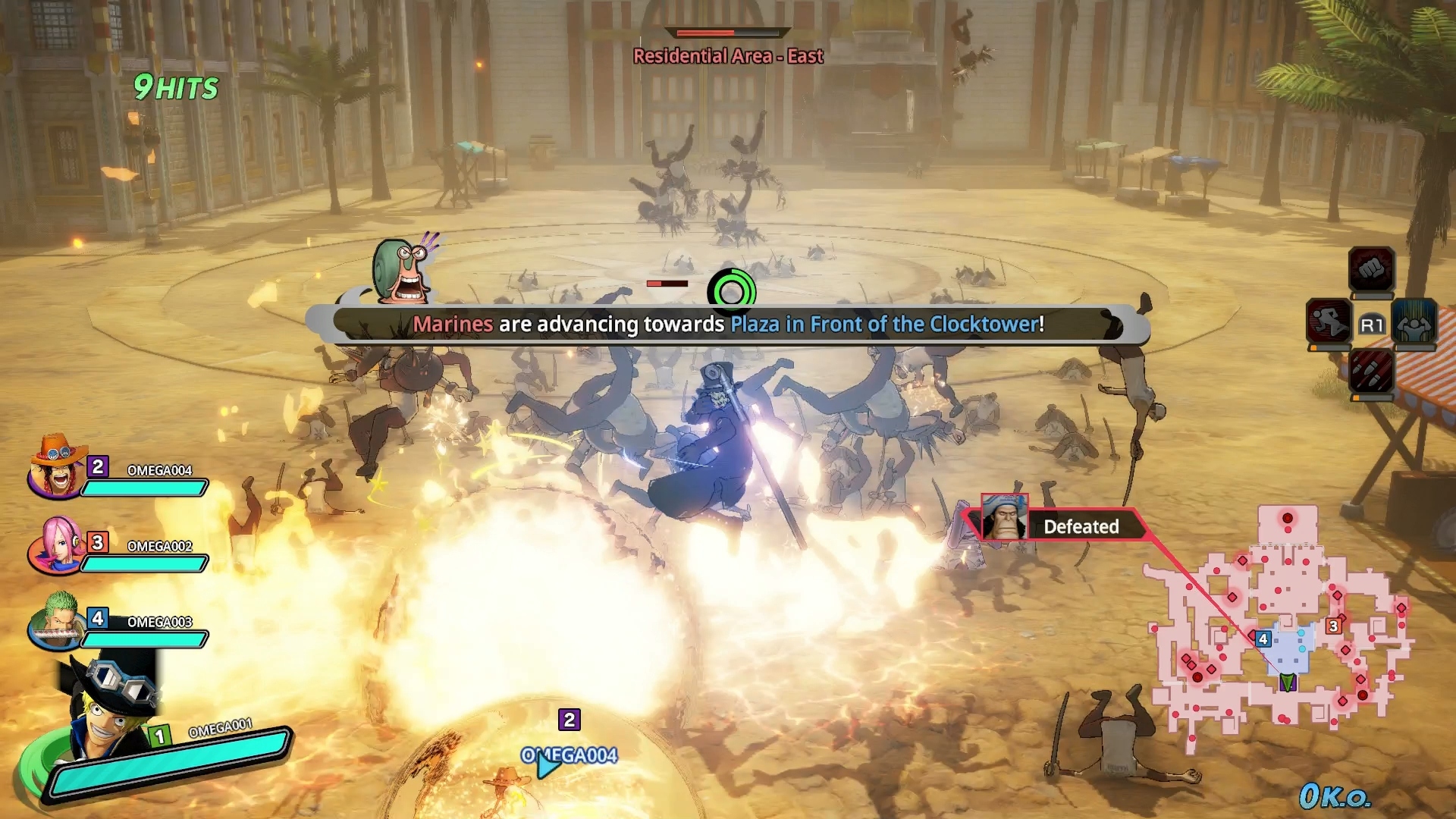Select Ace's portrait labeled OMEGA004

[x=56, y=466]
